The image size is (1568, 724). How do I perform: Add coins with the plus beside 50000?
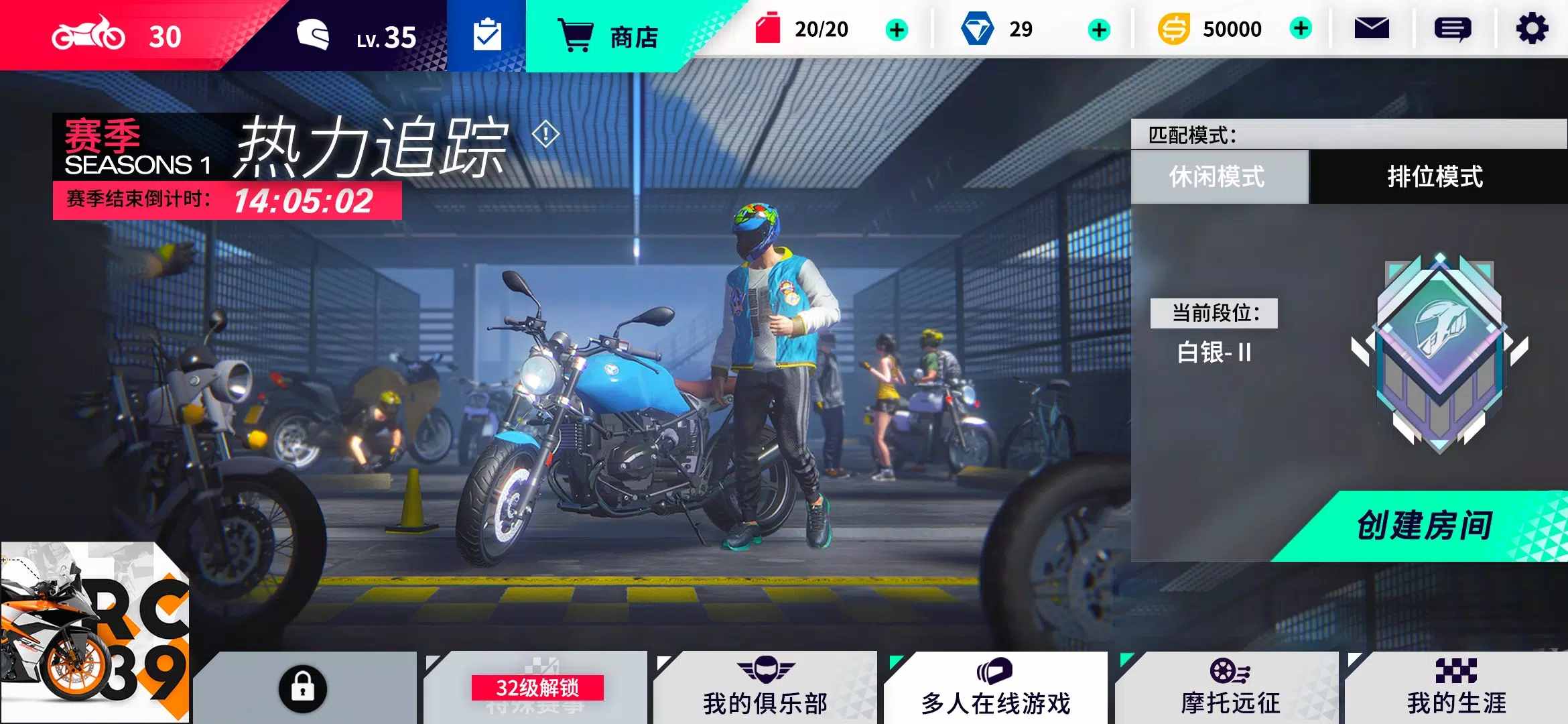1301,28
